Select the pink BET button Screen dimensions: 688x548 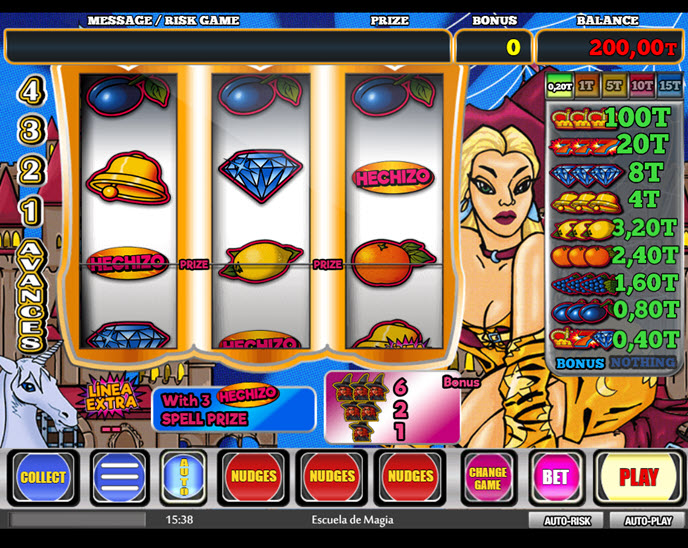coord(555,477)
